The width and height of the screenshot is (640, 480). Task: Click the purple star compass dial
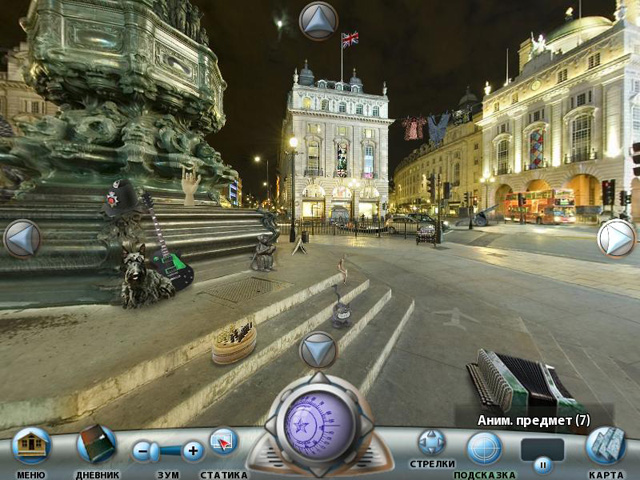pos(318,423)
